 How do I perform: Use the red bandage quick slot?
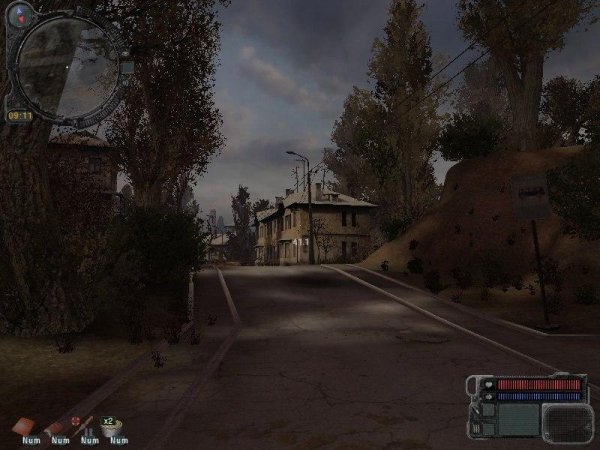pos(25,426)
